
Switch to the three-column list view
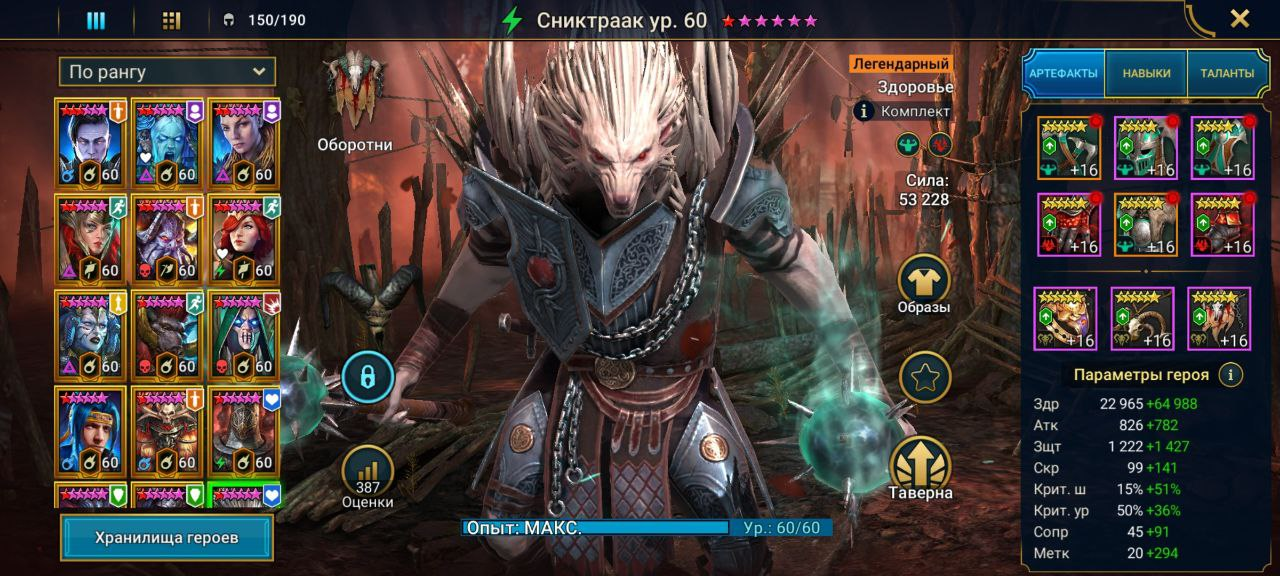click(x=96, y=20)
